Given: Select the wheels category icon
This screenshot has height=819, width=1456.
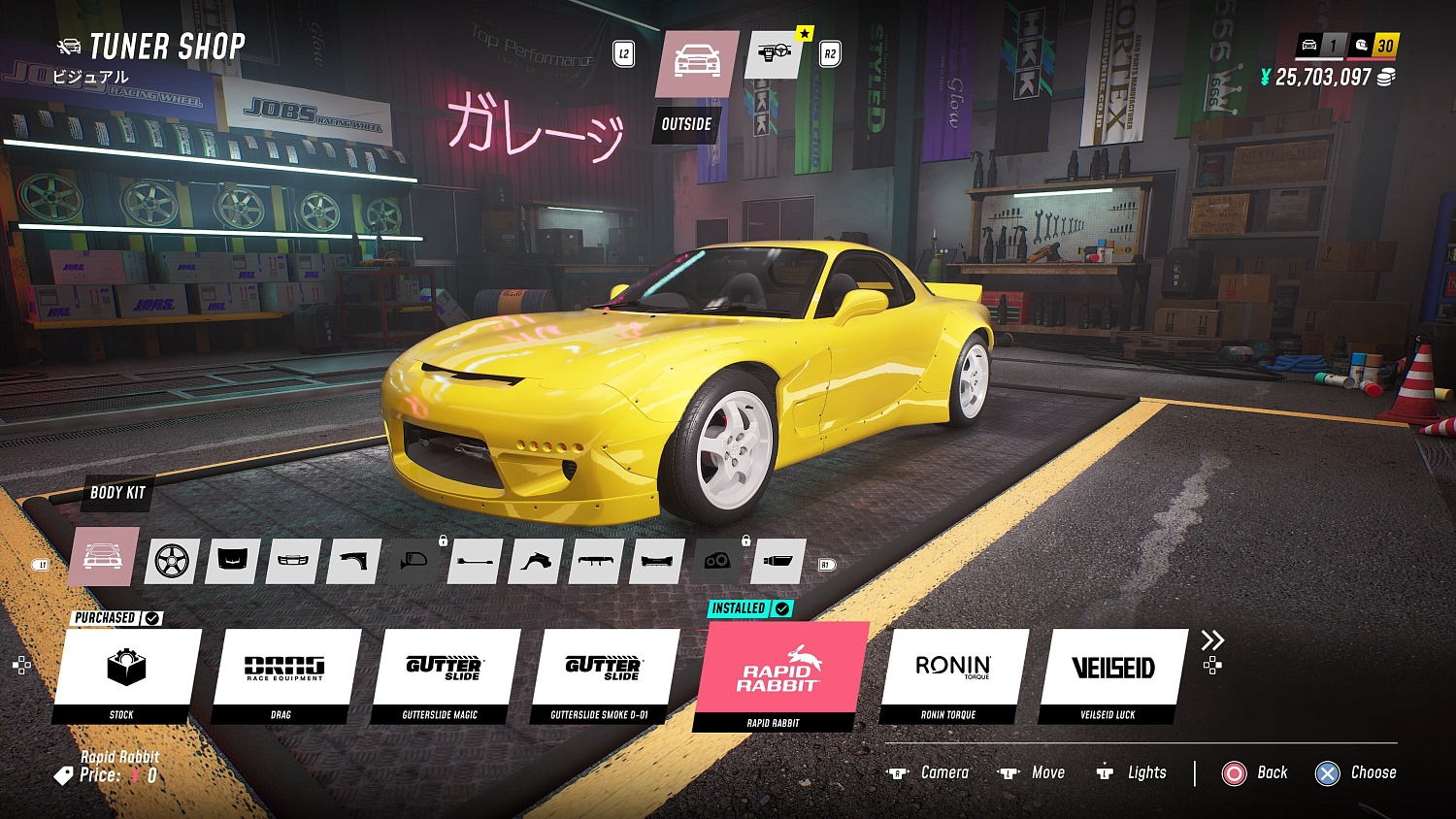Looking at the screenshot, I should 172,561.
